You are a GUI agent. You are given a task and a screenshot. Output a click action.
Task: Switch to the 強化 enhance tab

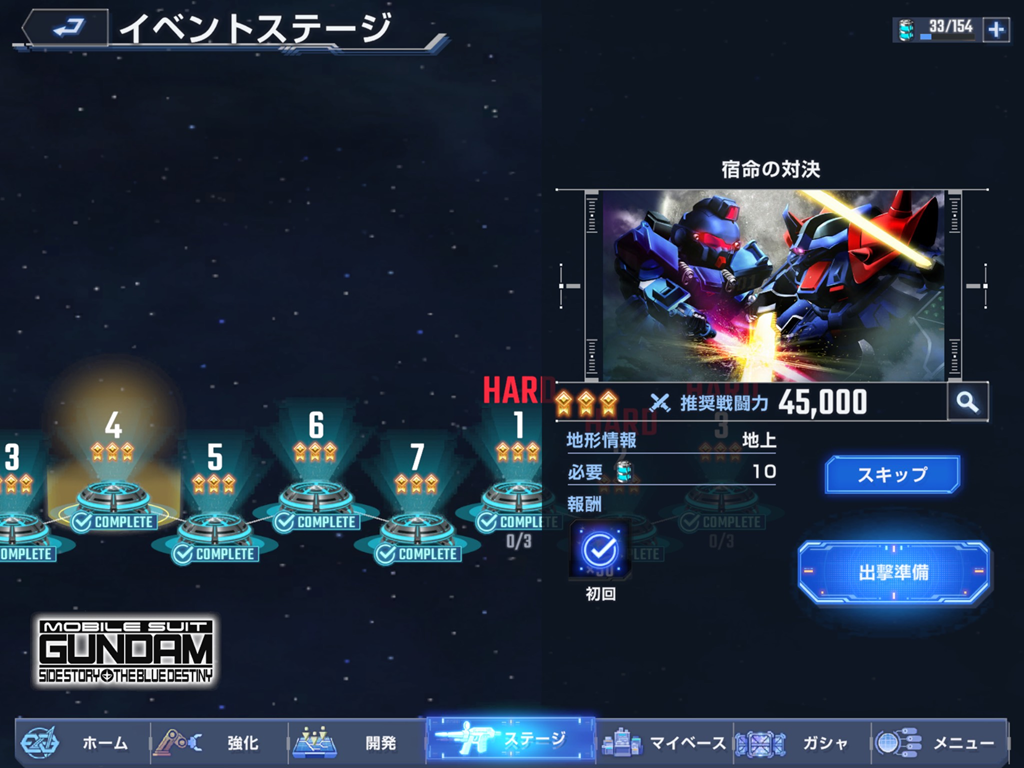click(220, 742)
